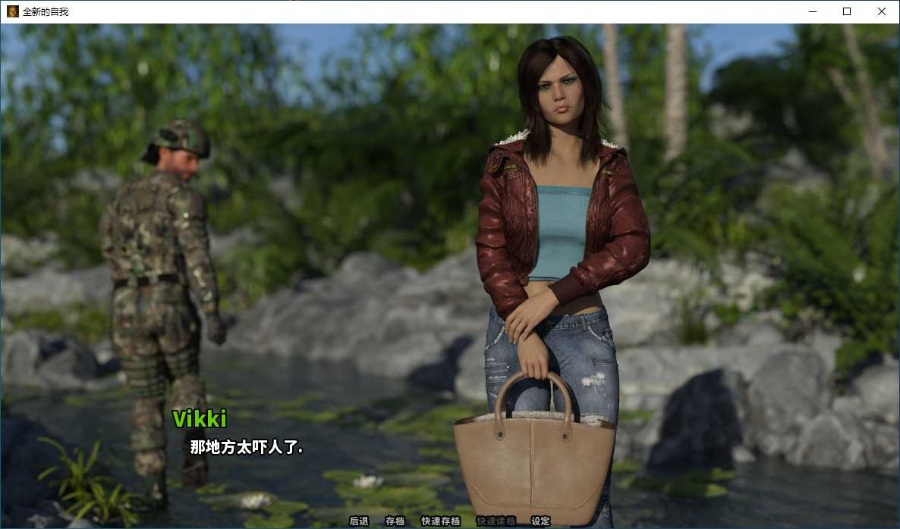This screenshot has height=529, width=900.
Task: Close the game window
Action: (x=881, y=11)
